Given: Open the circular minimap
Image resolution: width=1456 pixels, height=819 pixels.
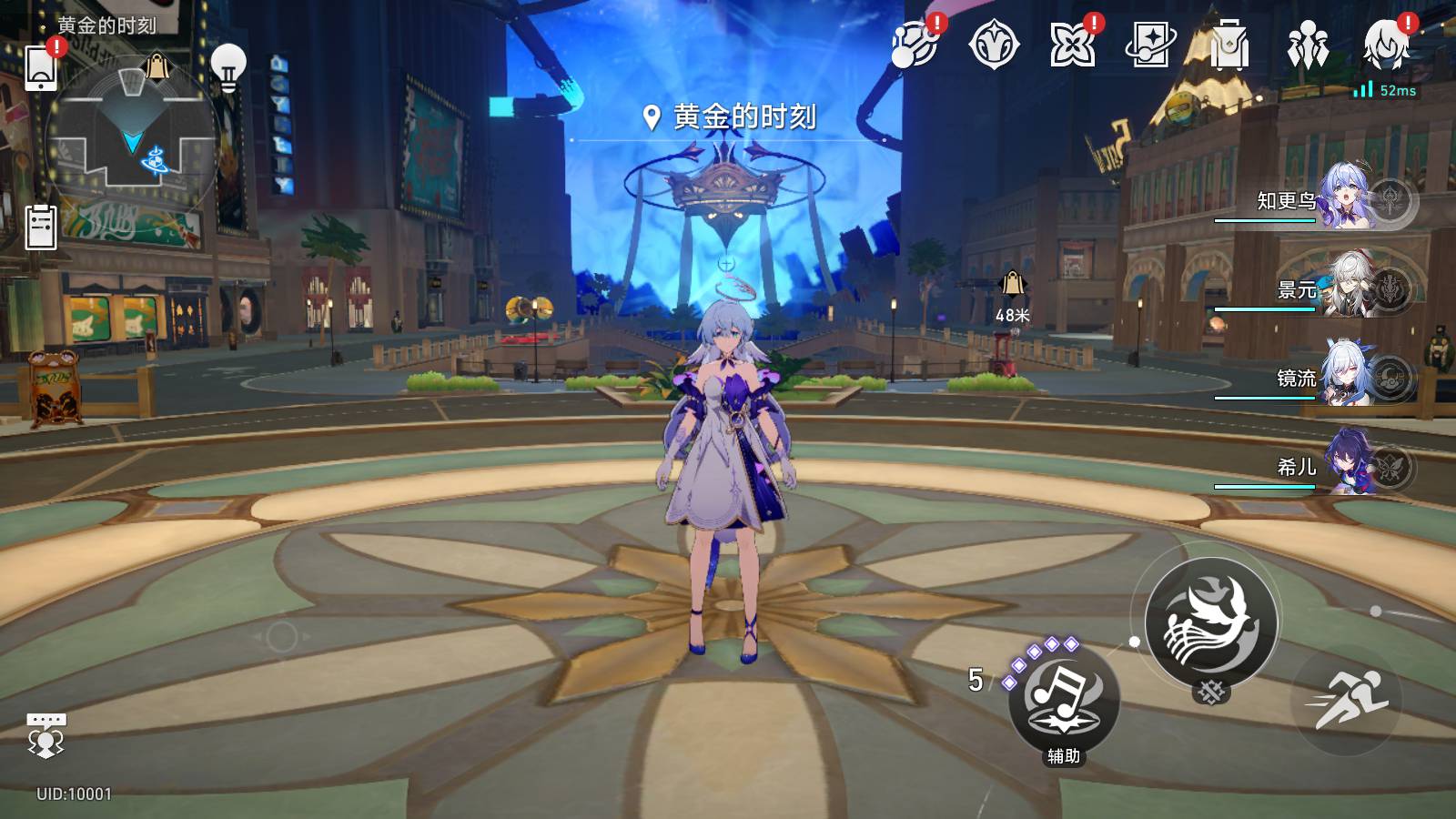Looking at the screenshot, I should point(132,136).
